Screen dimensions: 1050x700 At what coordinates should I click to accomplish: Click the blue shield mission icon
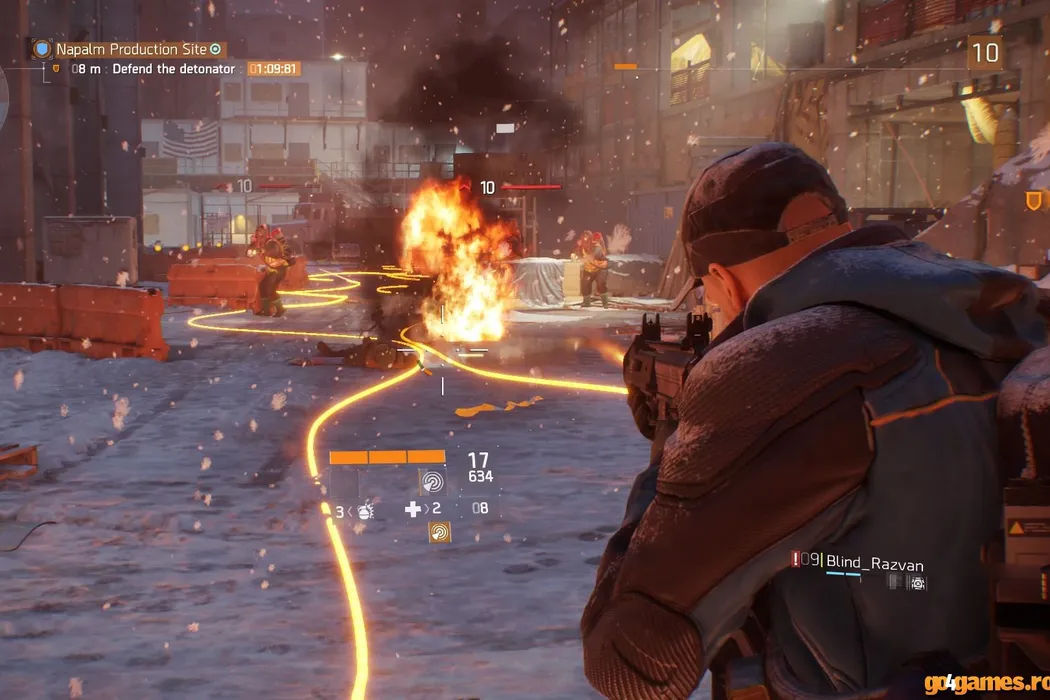(x=41, y=49)
